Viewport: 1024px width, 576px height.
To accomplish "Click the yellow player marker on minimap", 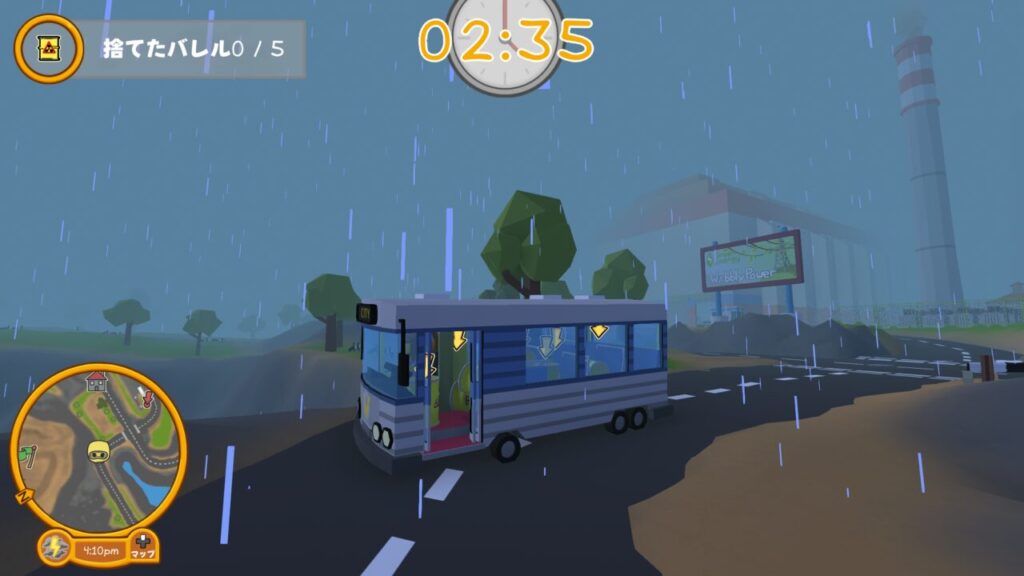I will point(98,450).
